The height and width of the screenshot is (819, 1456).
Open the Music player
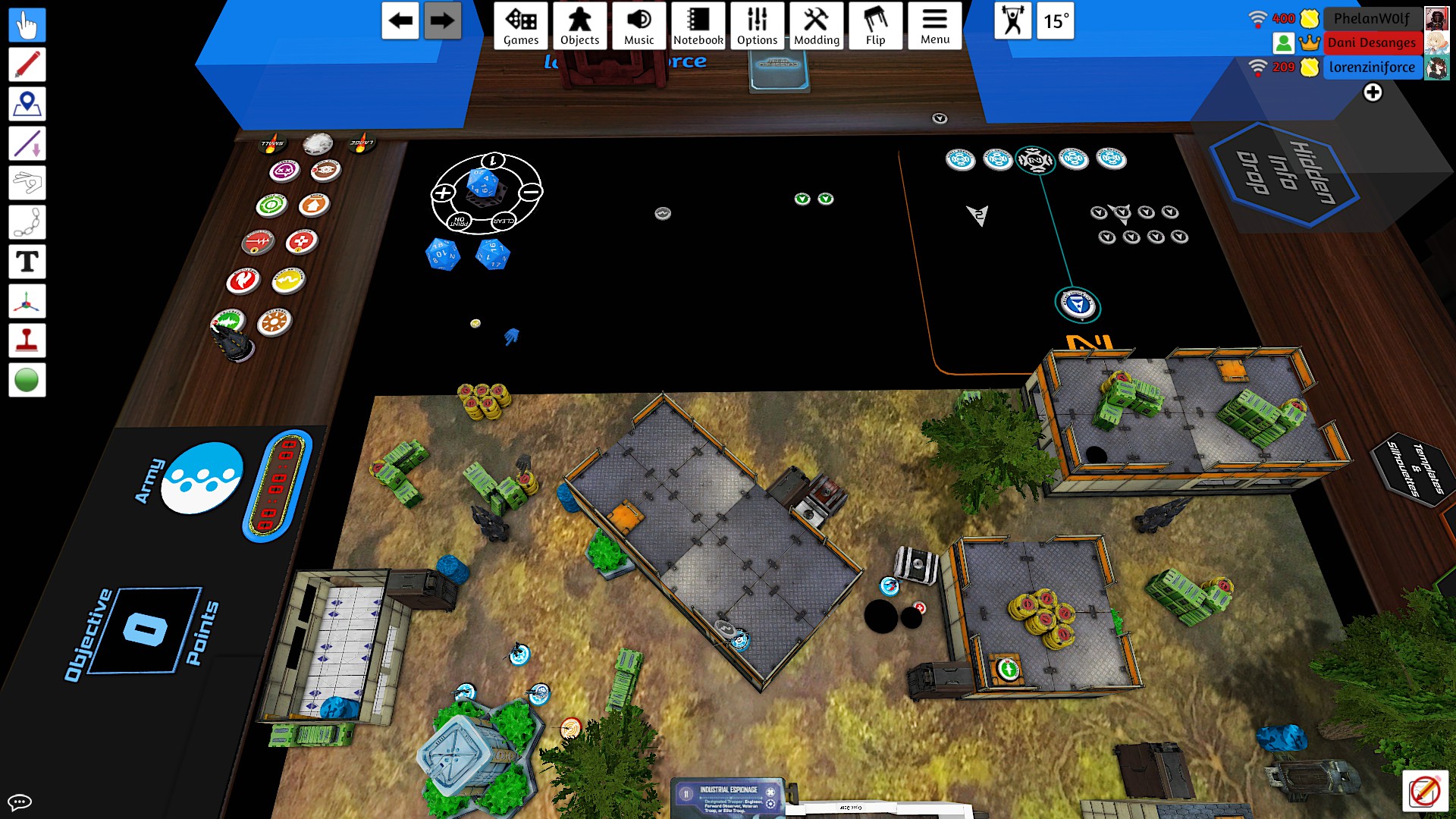(639, 26)
